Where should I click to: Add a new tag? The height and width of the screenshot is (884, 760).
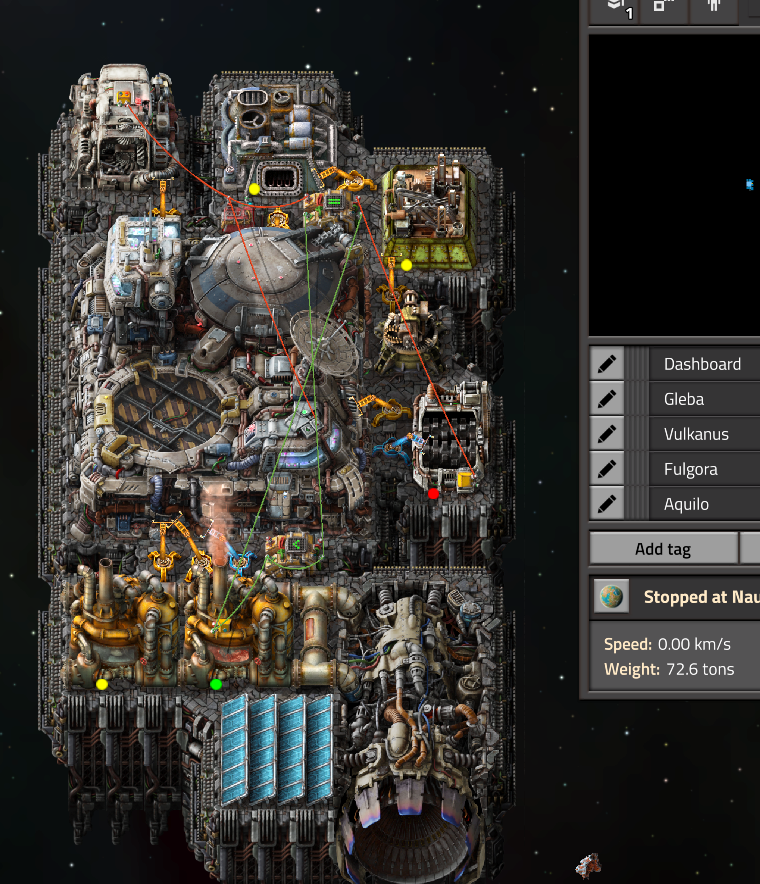click(x=662, y=549)
